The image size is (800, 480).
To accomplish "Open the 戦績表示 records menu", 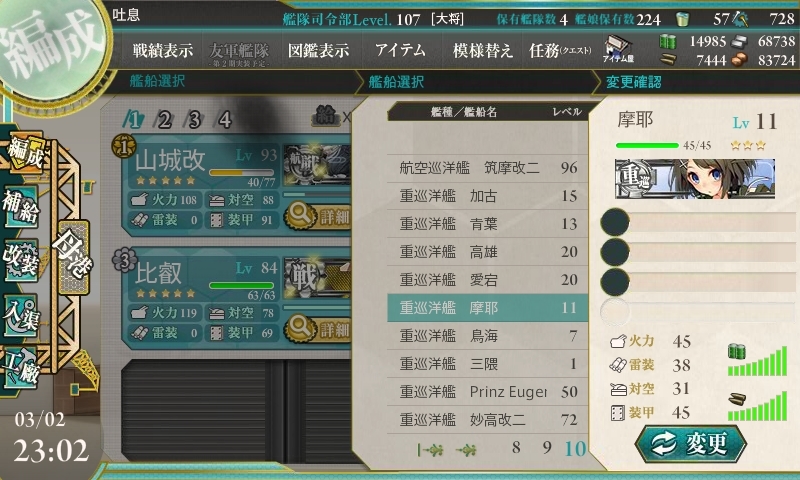I will [163, 50].
